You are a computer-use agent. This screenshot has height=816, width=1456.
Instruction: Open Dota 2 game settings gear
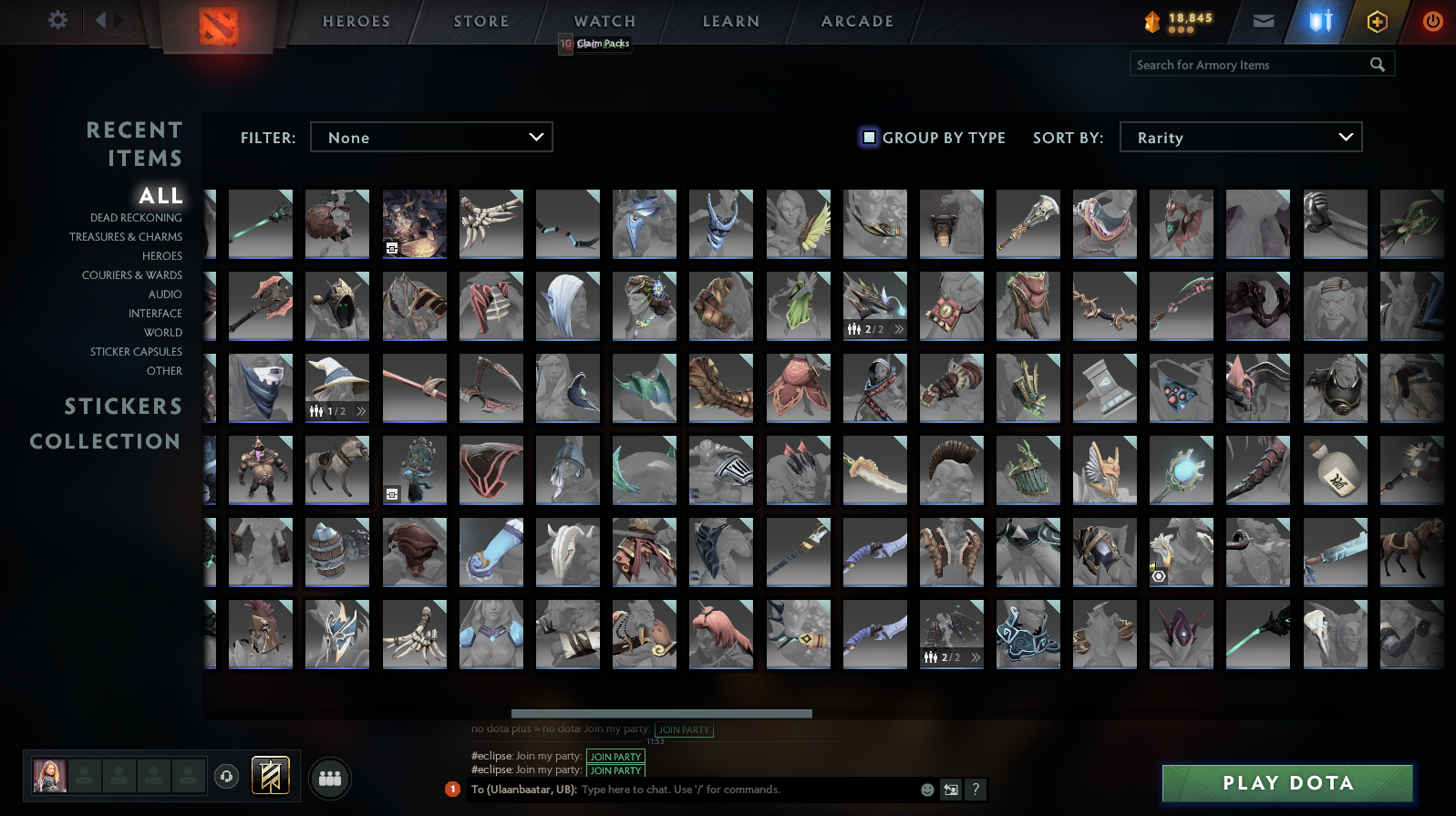tap(57, 20)
